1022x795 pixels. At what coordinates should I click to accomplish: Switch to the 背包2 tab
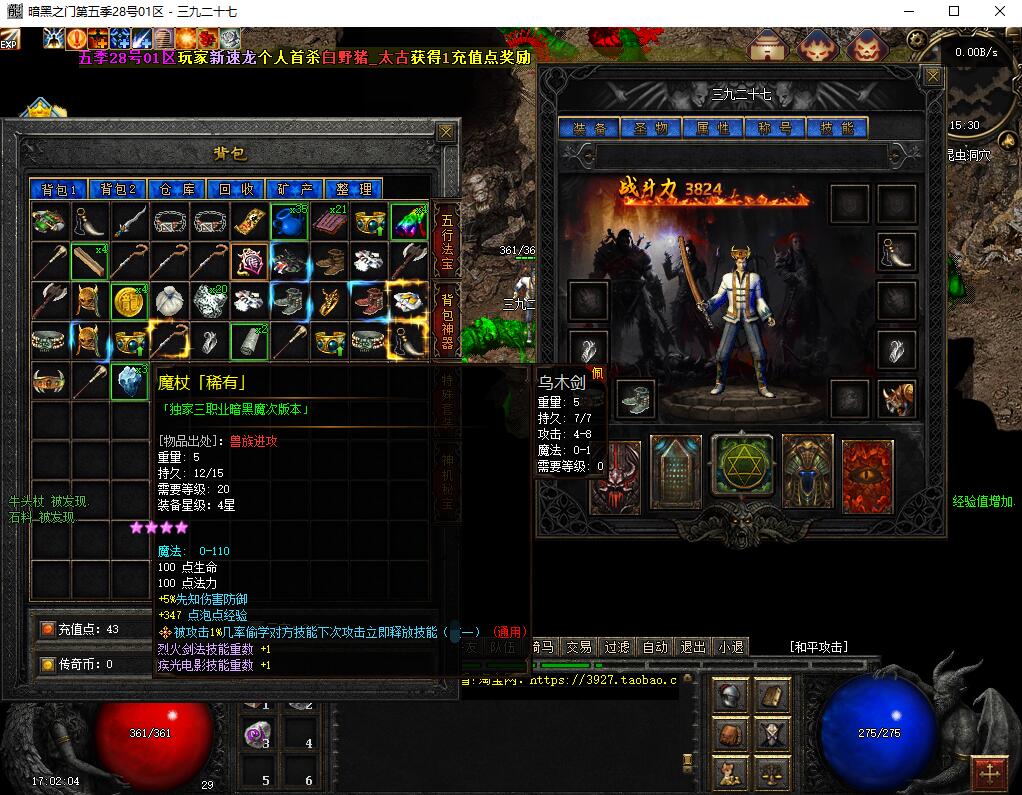(118, 189)
